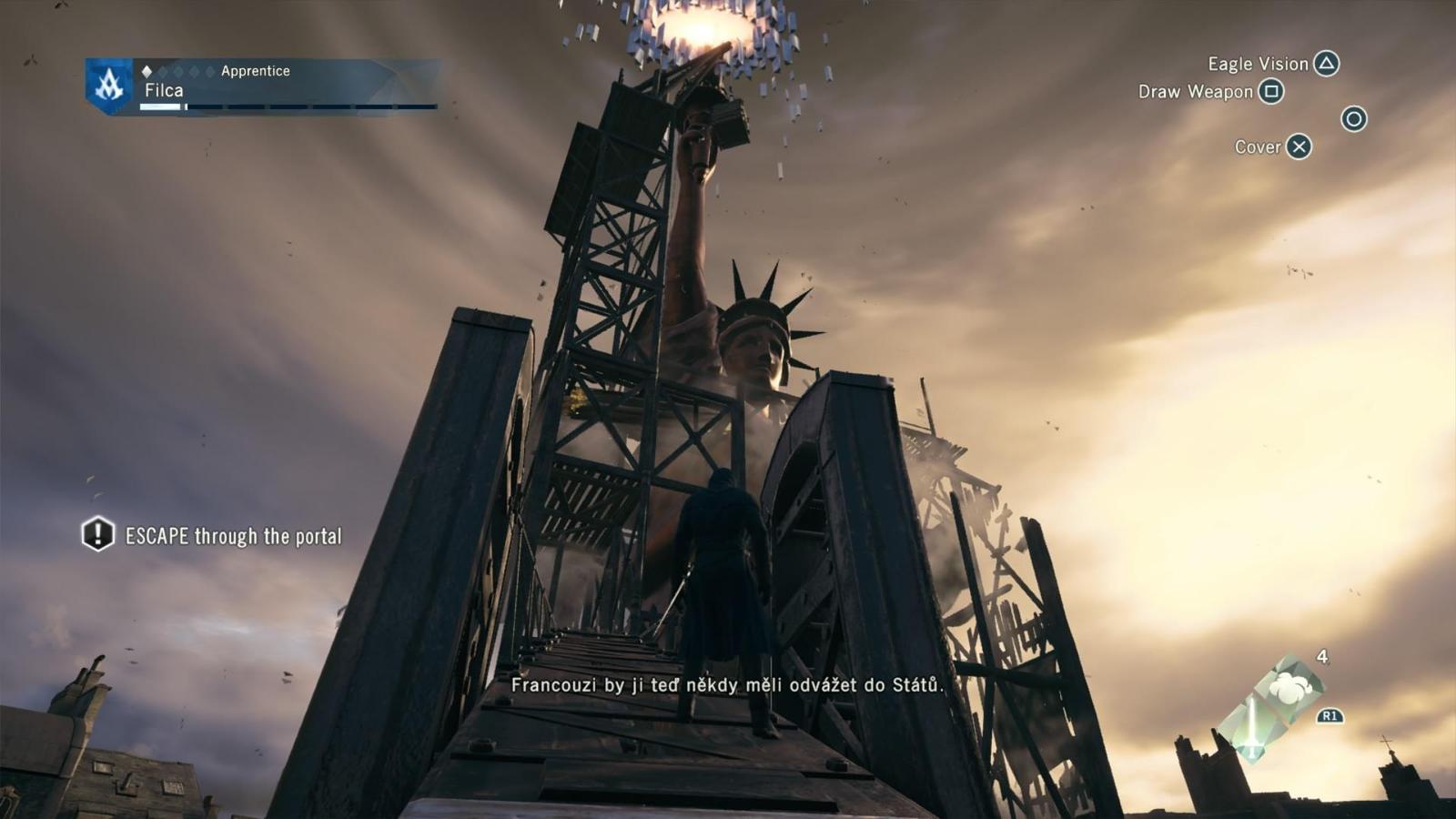Click the ESCAPE through the portal objective
The image size is (1456, 819).
click(233, 536)
